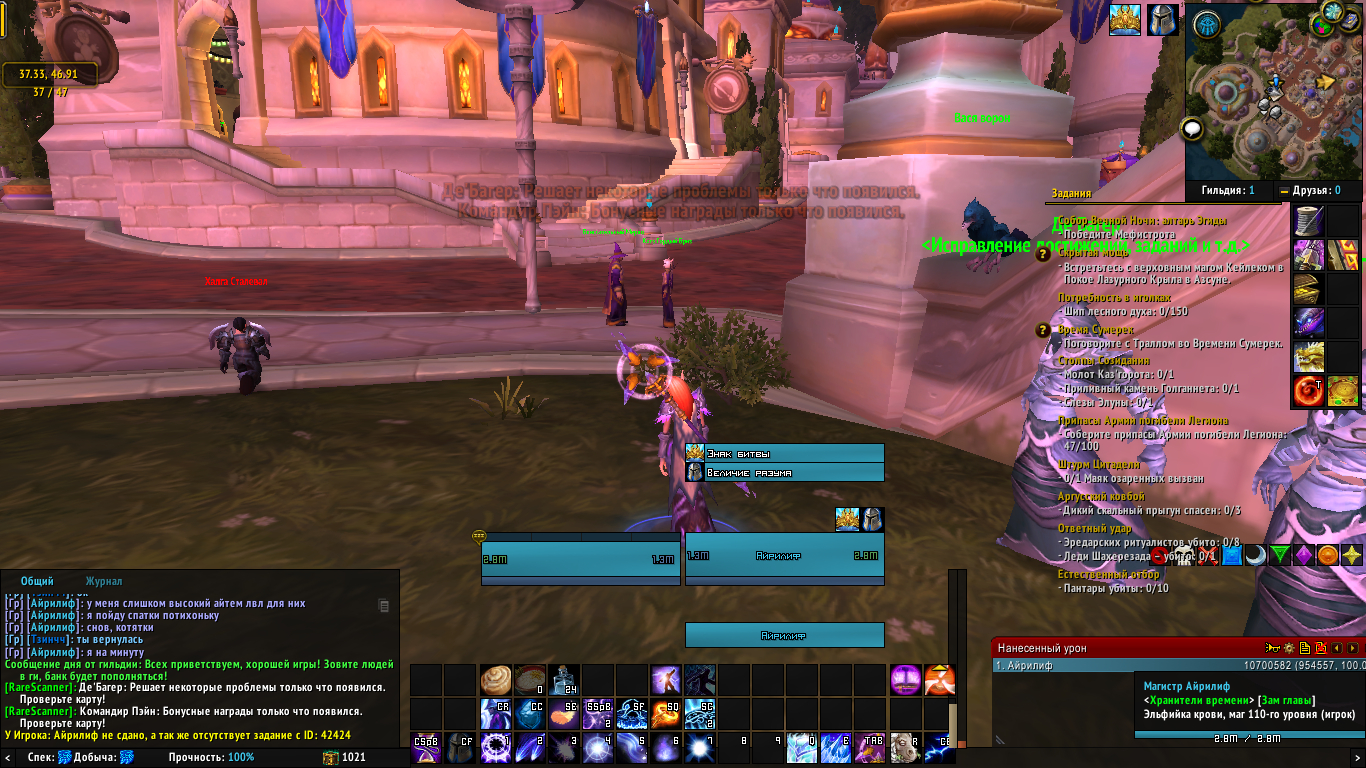This screenshot has height=768, width=1366.
Task: Switch to the Общий chat tab
Action: click(x=37, y=581)
